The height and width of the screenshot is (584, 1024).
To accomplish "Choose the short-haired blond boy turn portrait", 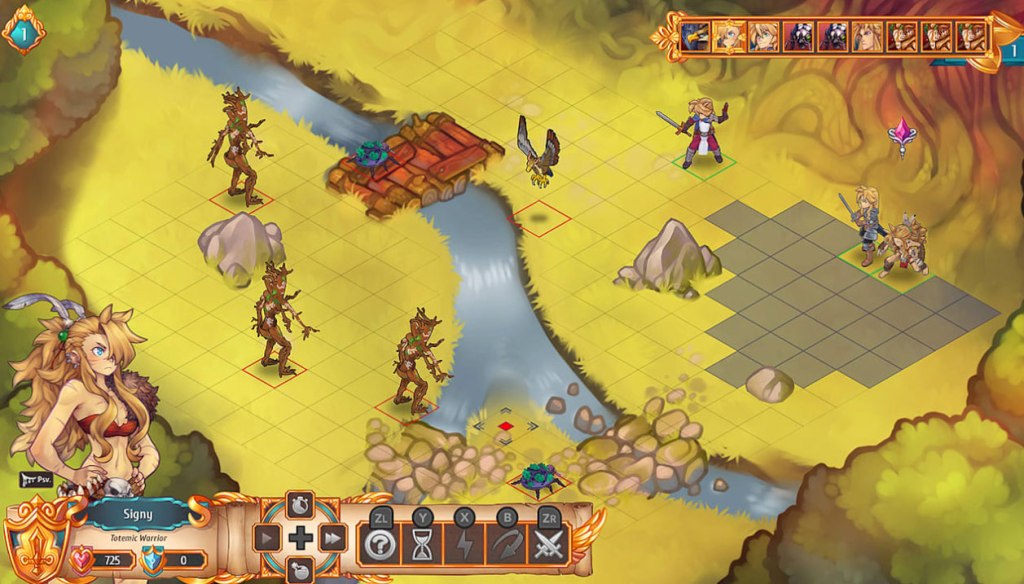I will coord(764,37).
